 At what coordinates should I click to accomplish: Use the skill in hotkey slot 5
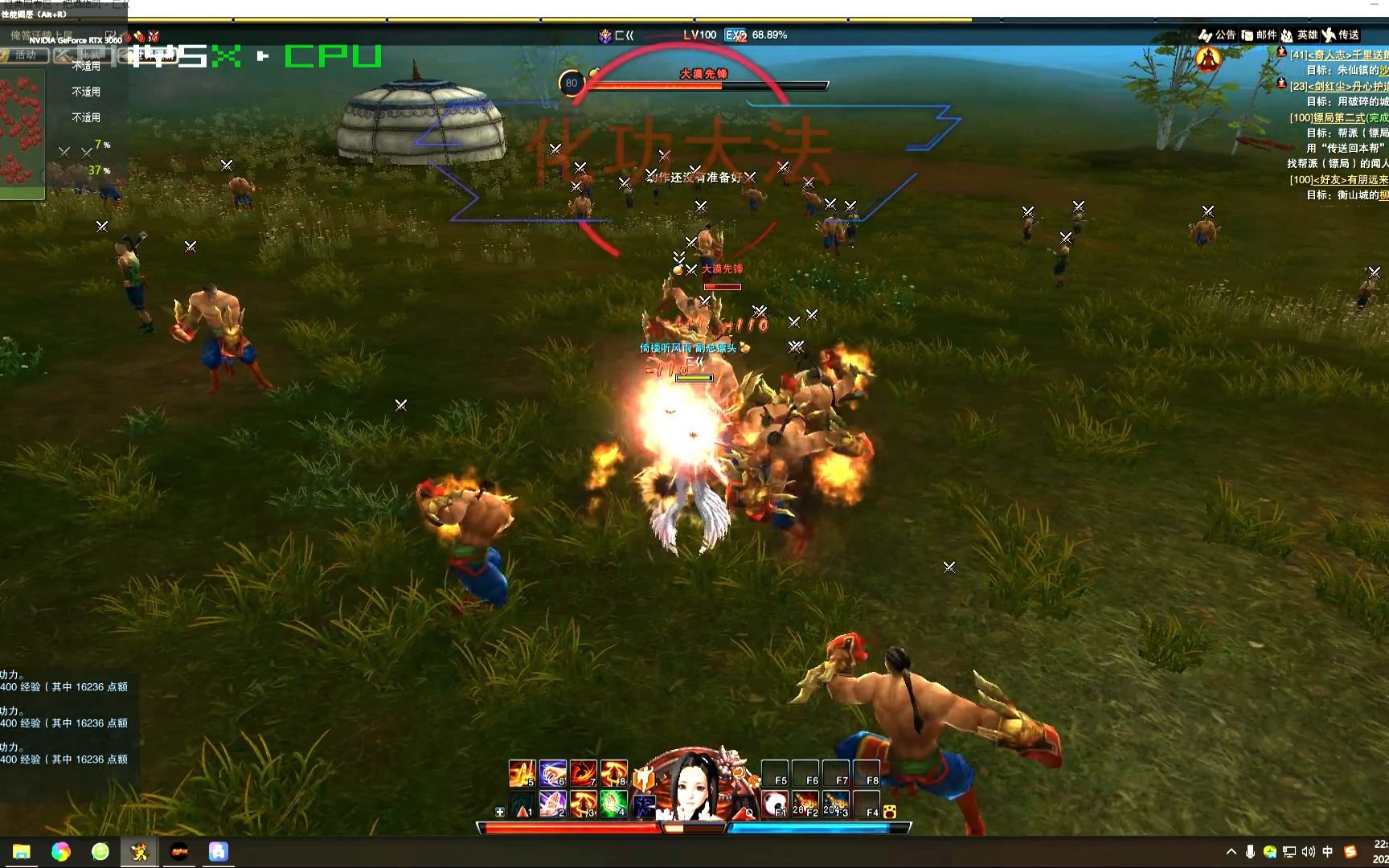(522, 773)
